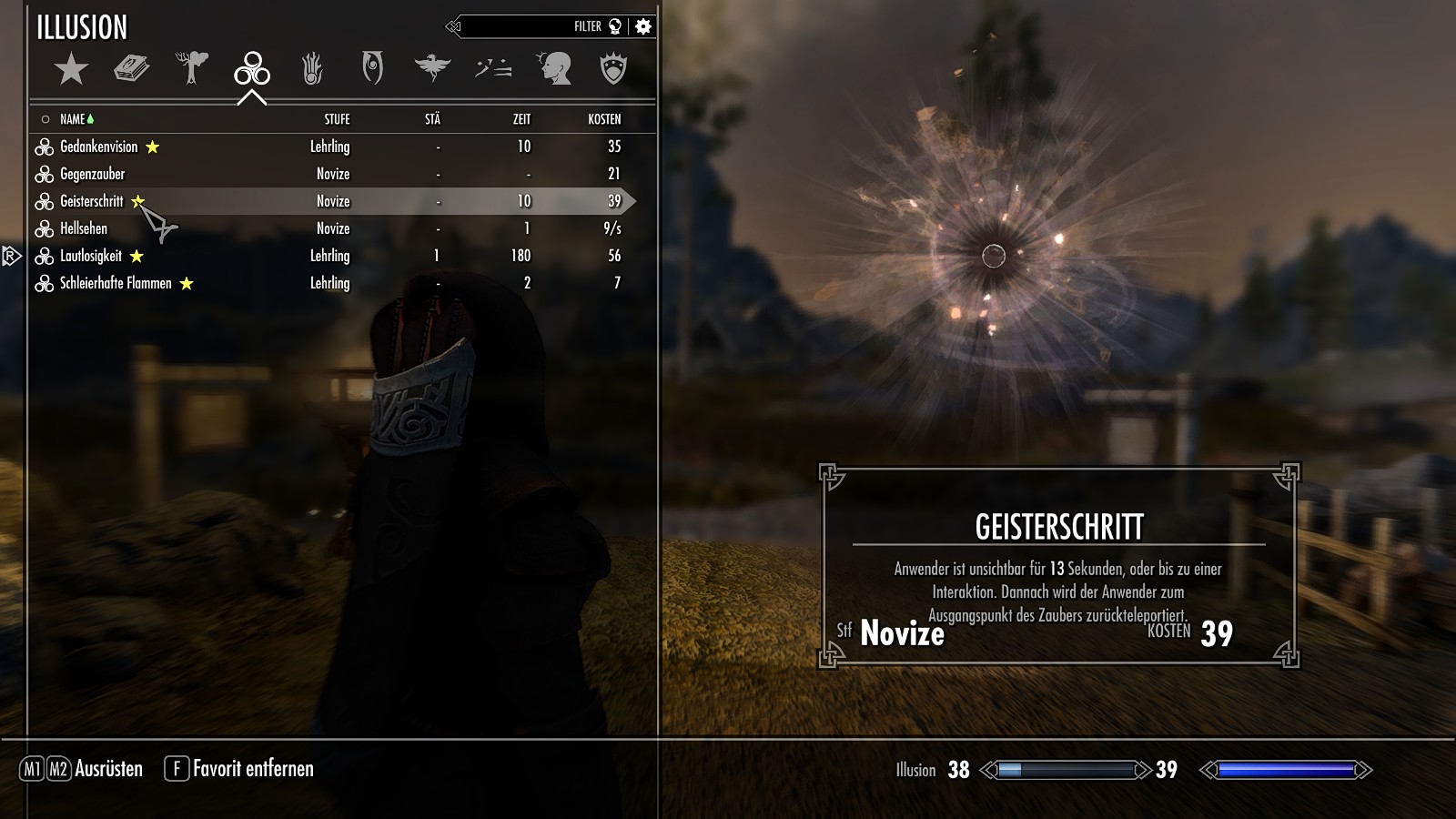The image size is (1456, 819).
Task: Sort spells by the Stufe column
Action: (x=337, y=119)
